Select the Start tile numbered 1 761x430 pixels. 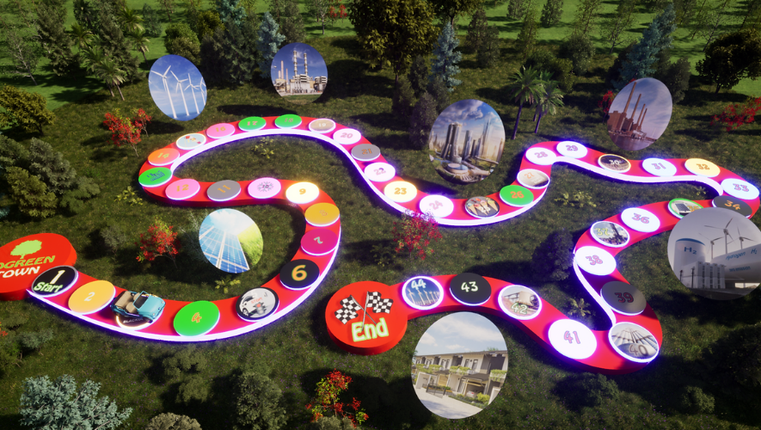tap(56, 281)
